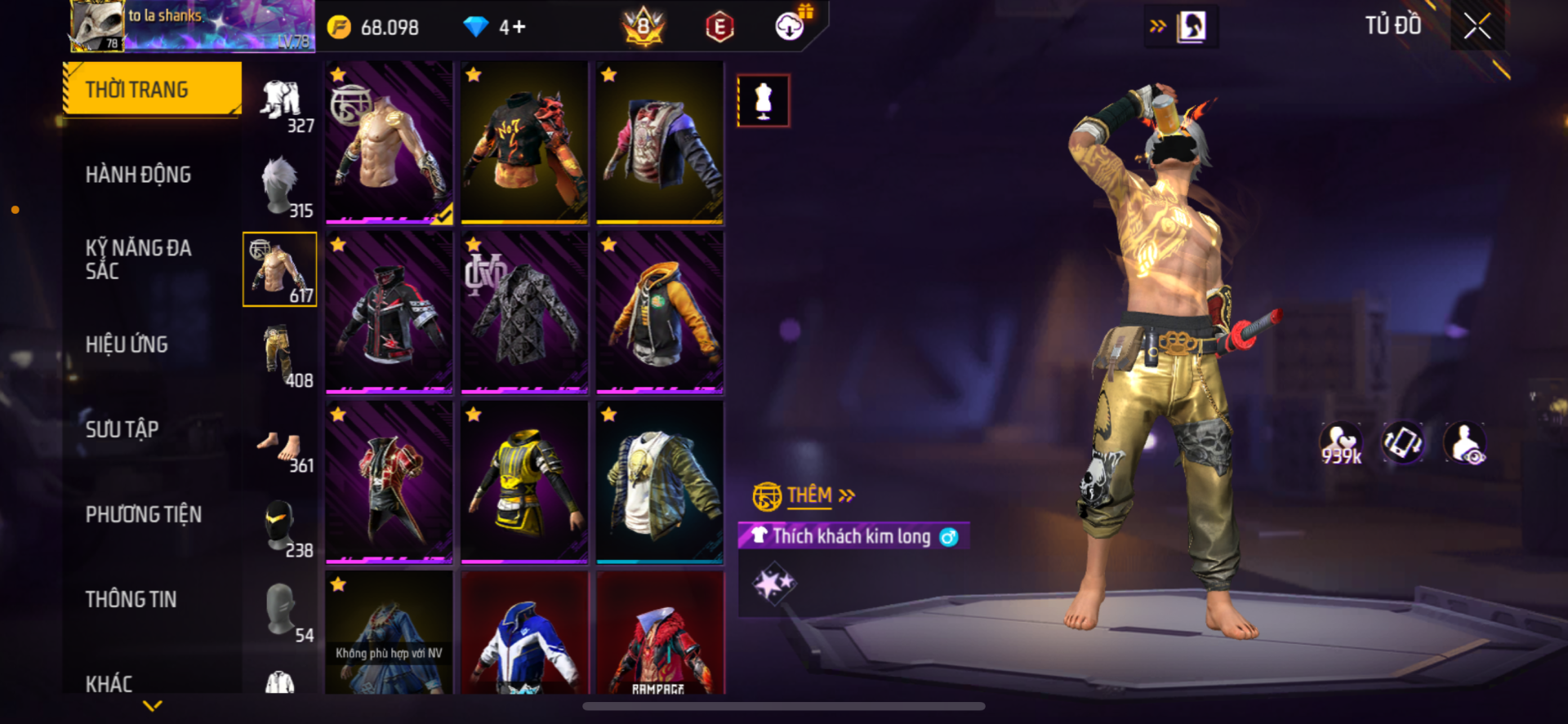This screenshot has height=724, width=1568.
Task: Click the heart likes icon showing 939k
Action: click(x=1341, y=444)
